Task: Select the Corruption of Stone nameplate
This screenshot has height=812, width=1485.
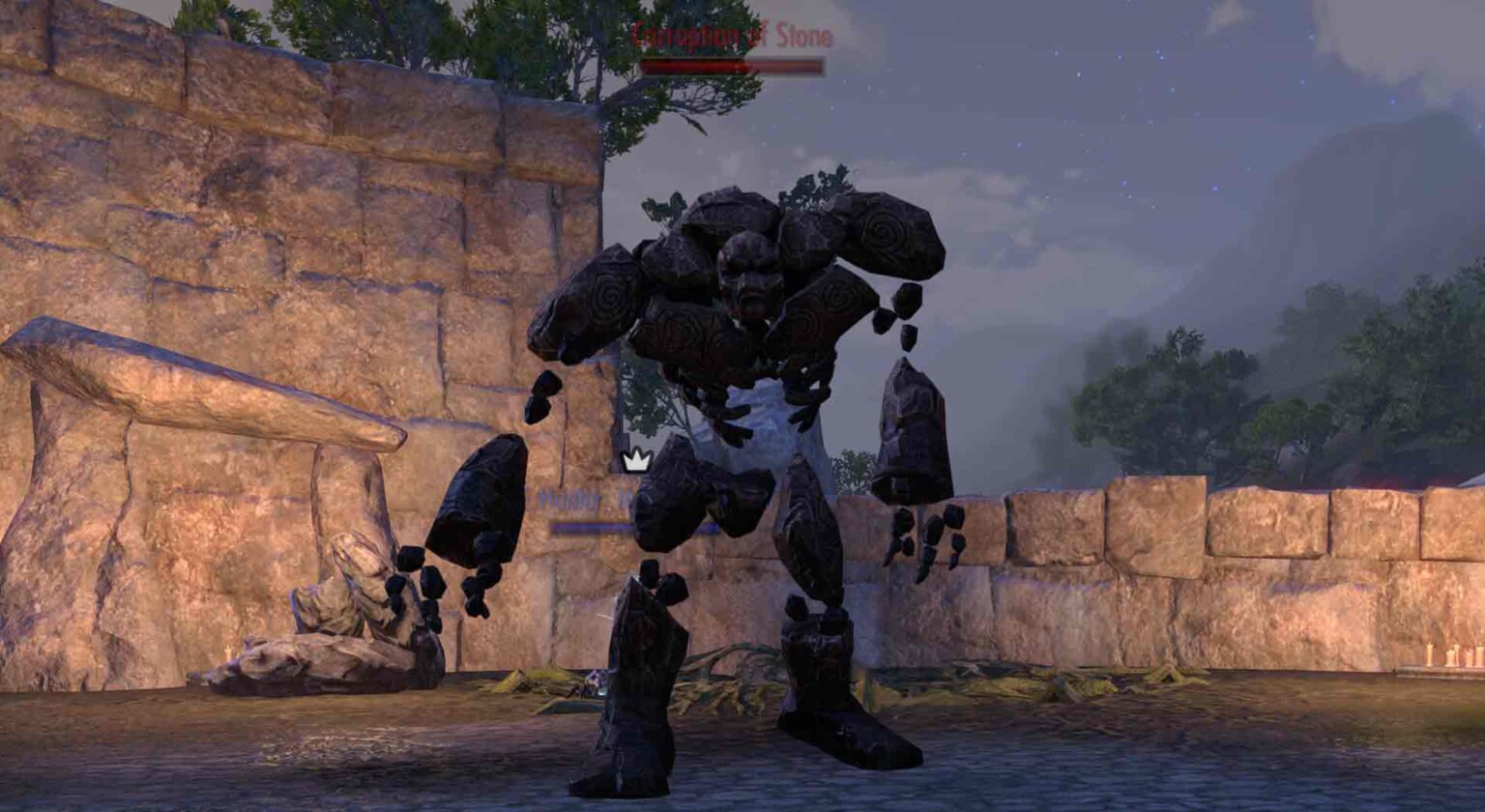Action: click(733, 36)
